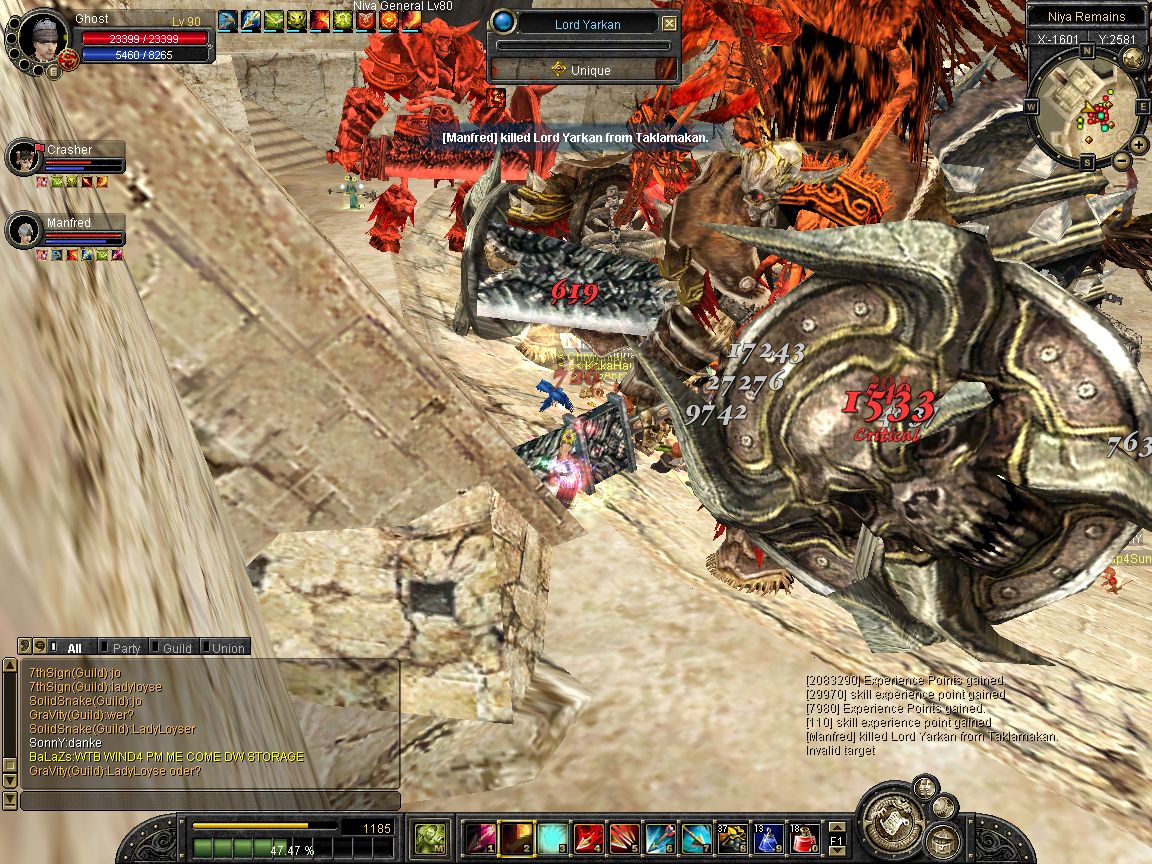
Task: Click the green monster icon marked M
Action: 430,837
